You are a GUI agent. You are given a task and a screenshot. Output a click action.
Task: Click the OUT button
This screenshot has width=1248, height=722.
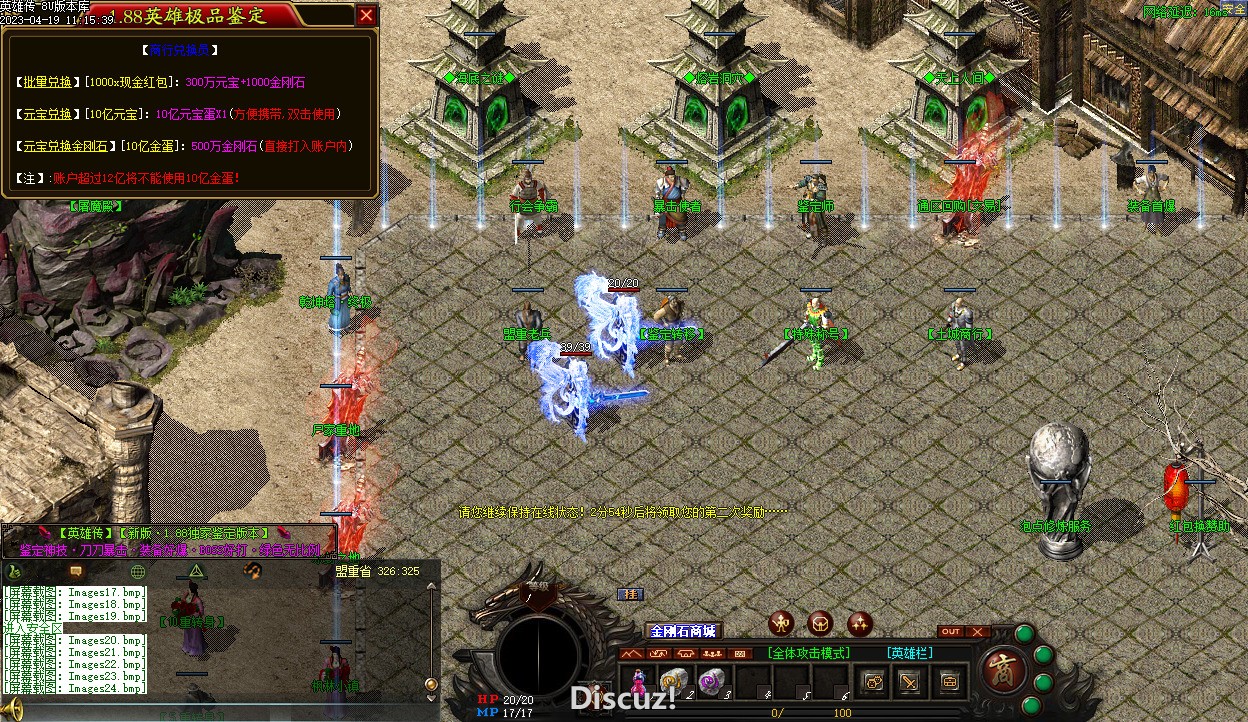(951, 631)
